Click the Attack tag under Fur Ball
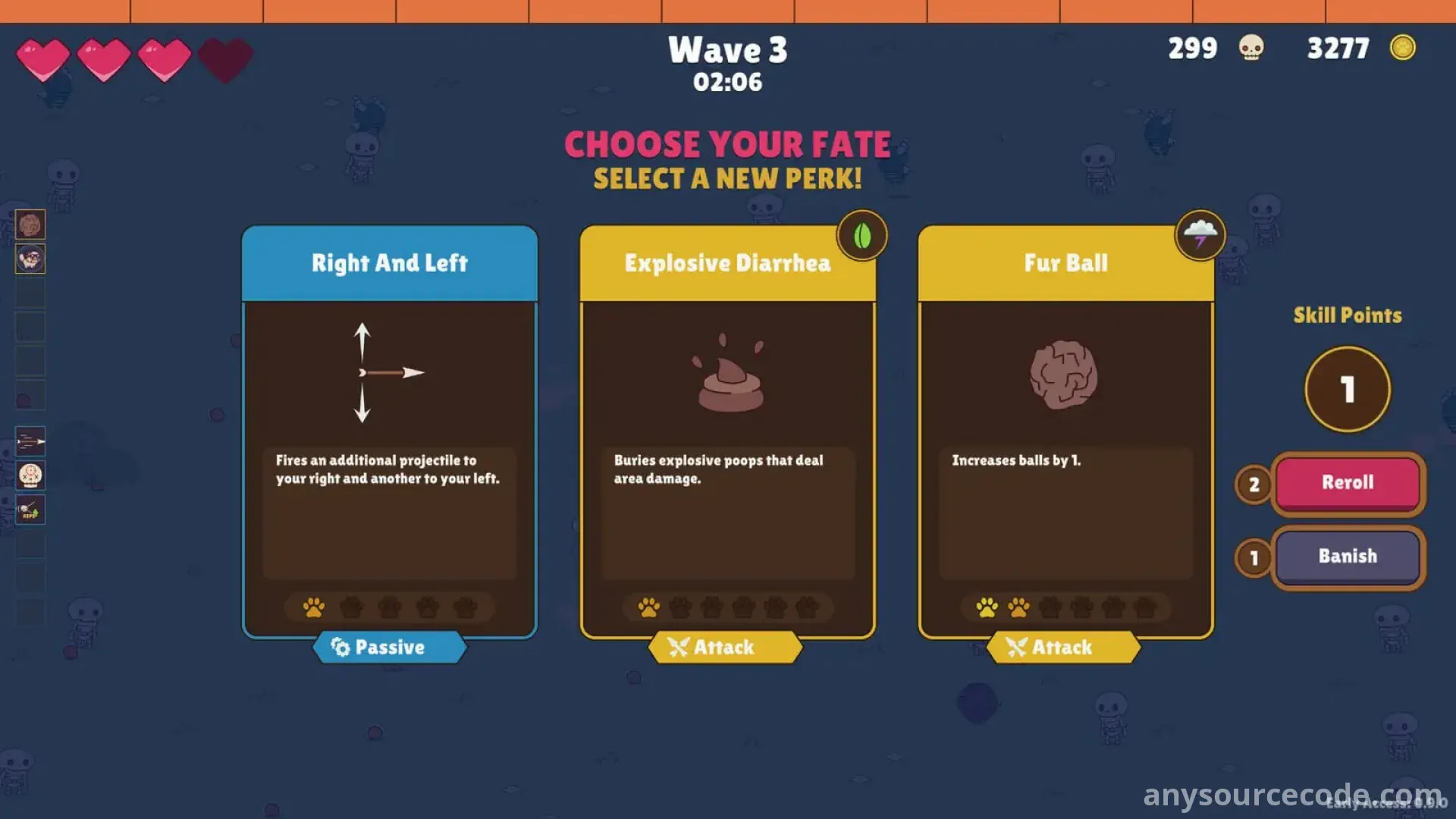This screenshot has width=1456, height=819. coord(1063,648)
